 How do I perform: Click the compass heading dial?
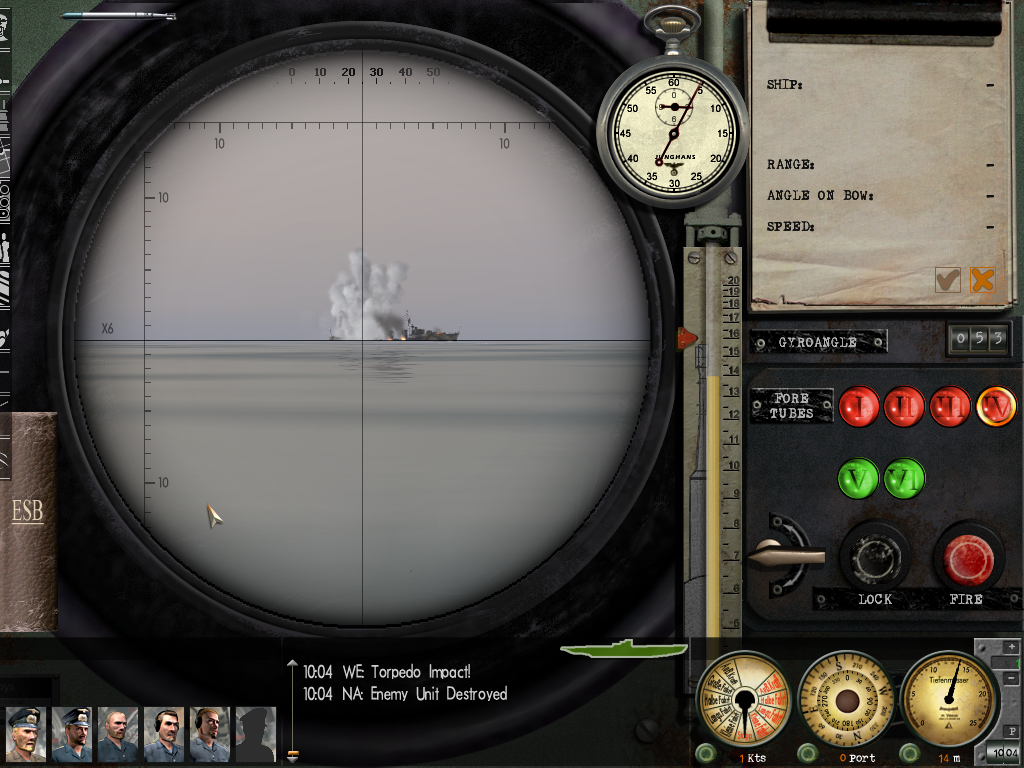(846, 698)
